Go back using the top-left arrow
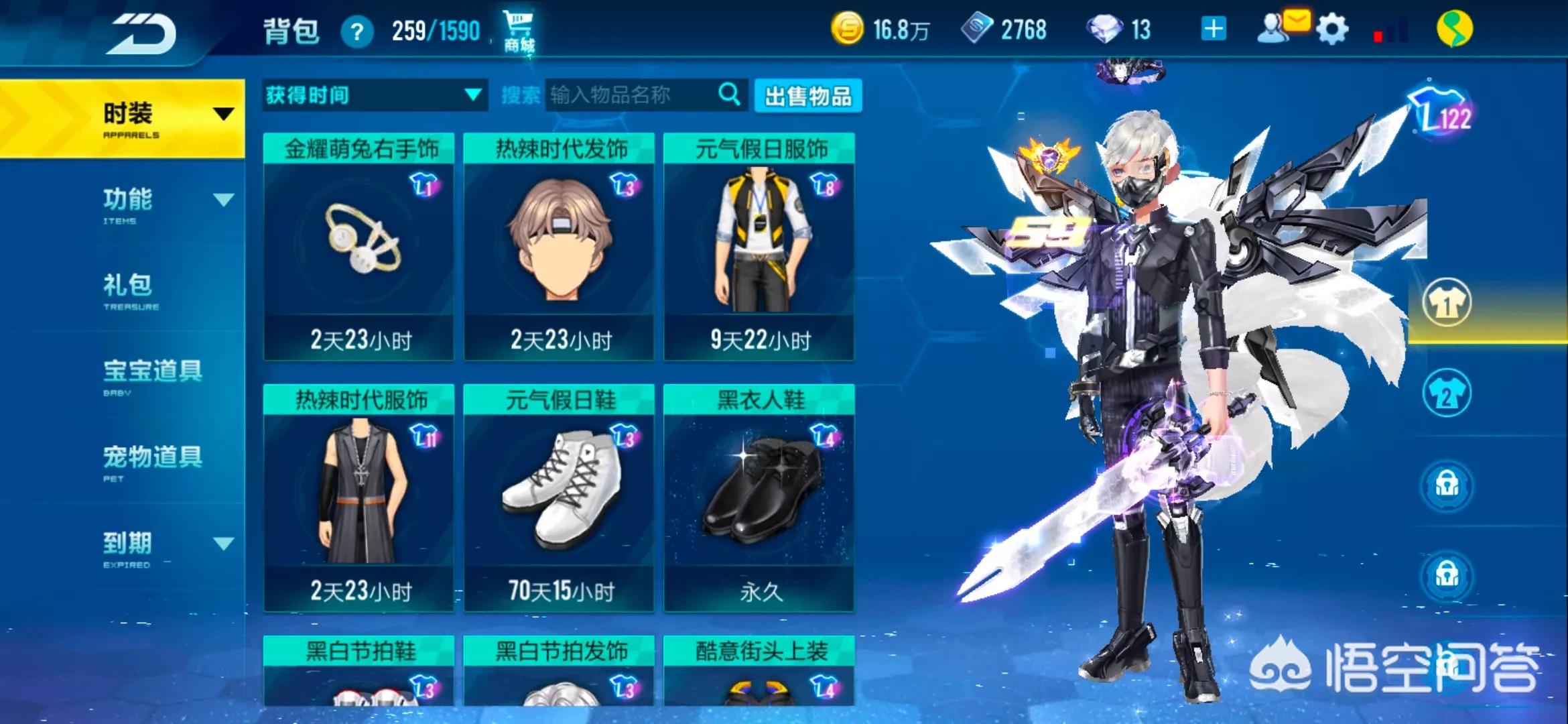1568x724 pixels. 144,34
